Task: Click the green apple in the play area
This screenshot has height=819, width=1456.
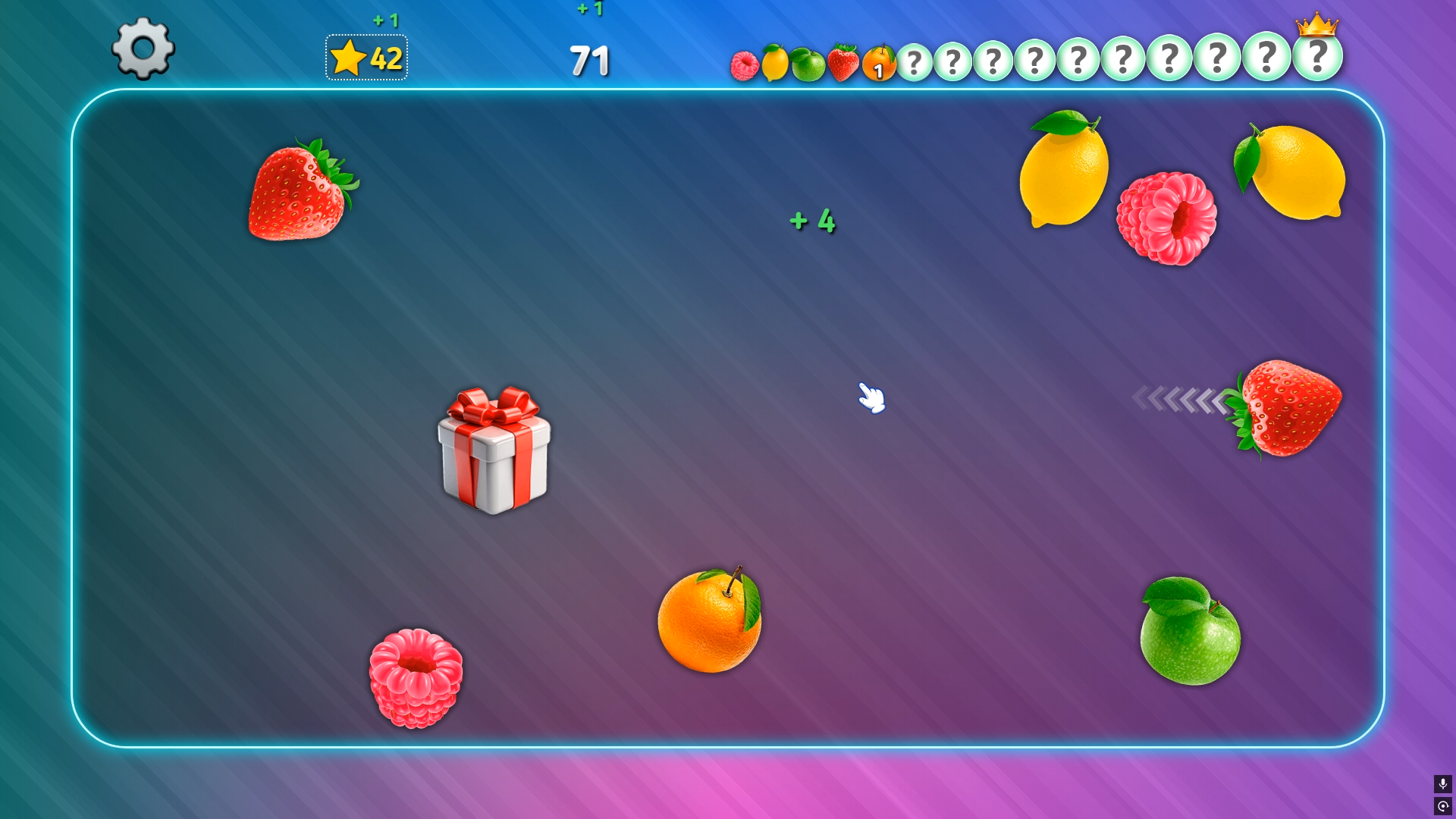Action: [1189, 634]
